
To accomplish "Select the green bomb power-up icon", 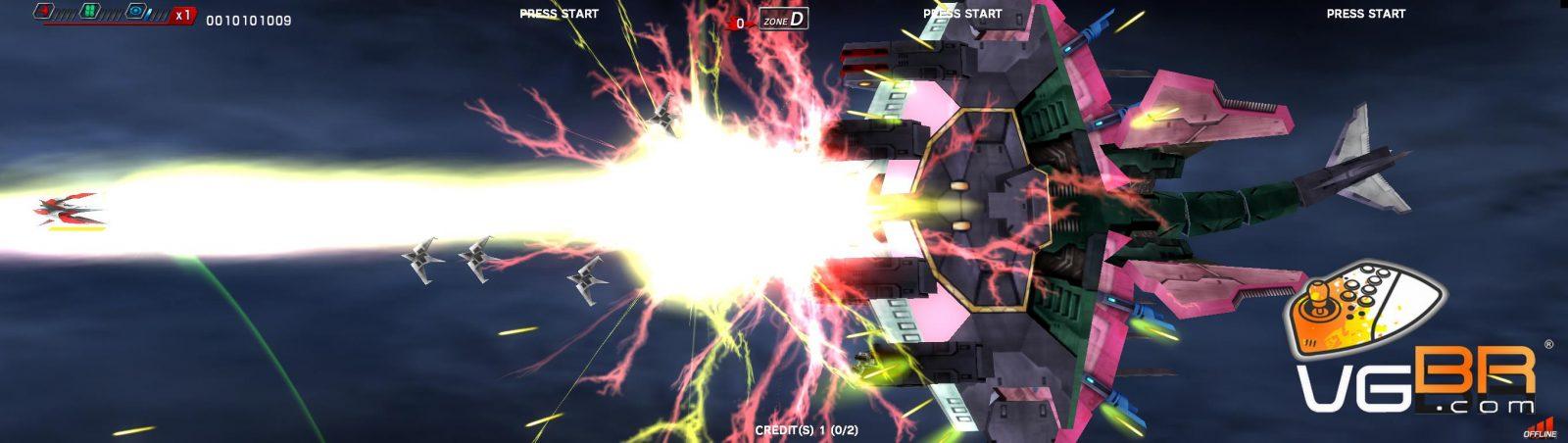I will [x=89, y=12].
